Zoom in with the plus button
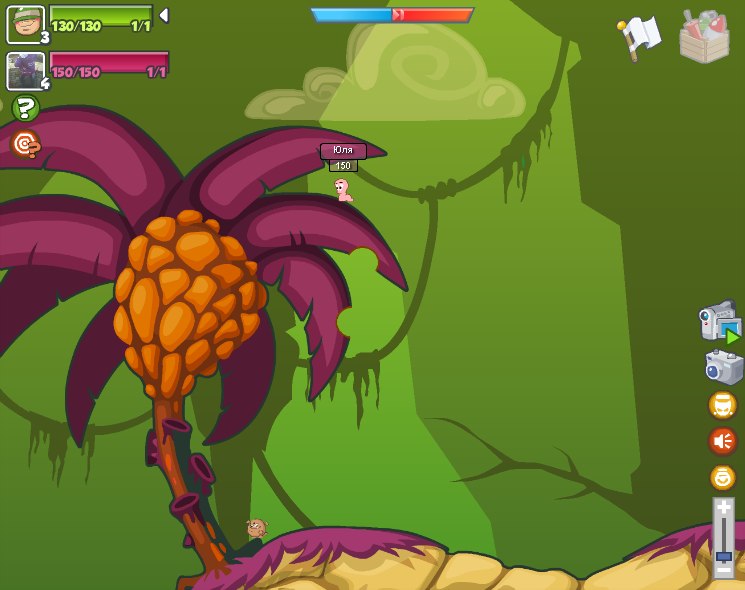Image resolution: width=745 pixels, height=590 pixels. (723, 508)
